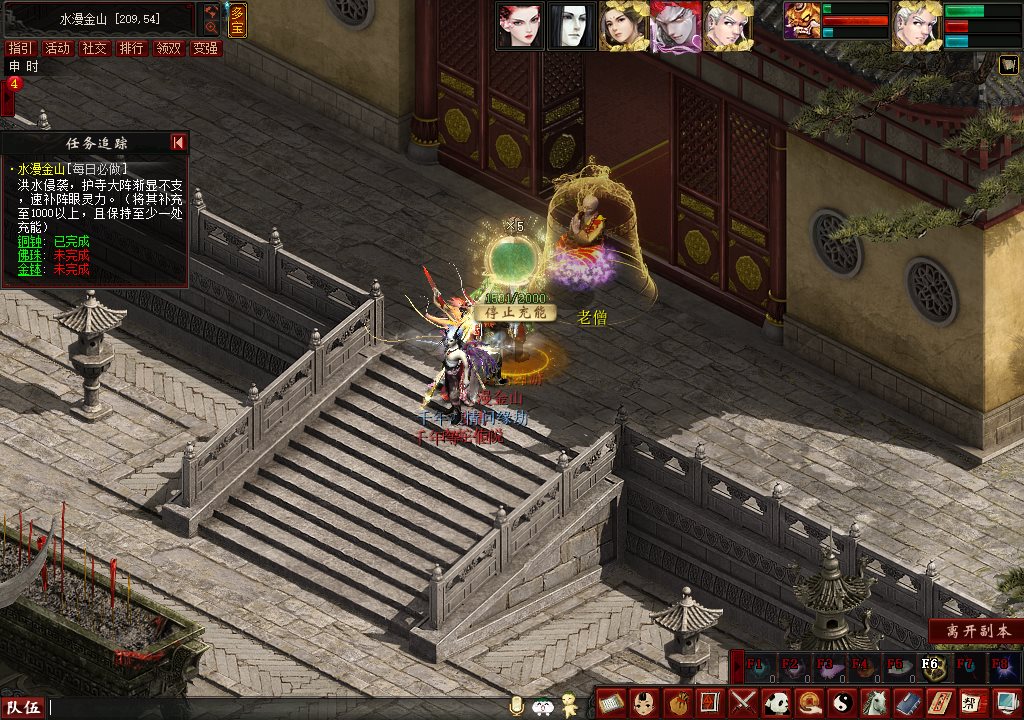The width and height of the screenshot is (1024, 720).
Task: Open the 多宝 treasure shop button
Action: pyautogui.click(x=236, y=18)
